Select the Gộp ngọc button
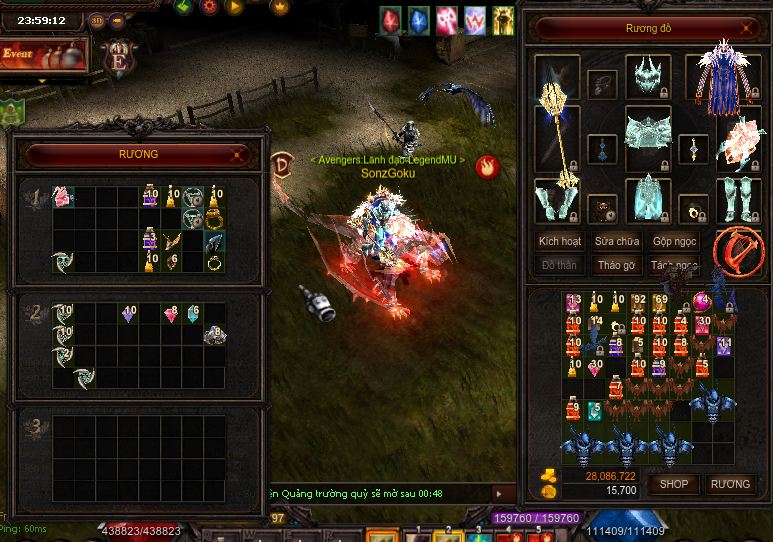 pos(674,242)
